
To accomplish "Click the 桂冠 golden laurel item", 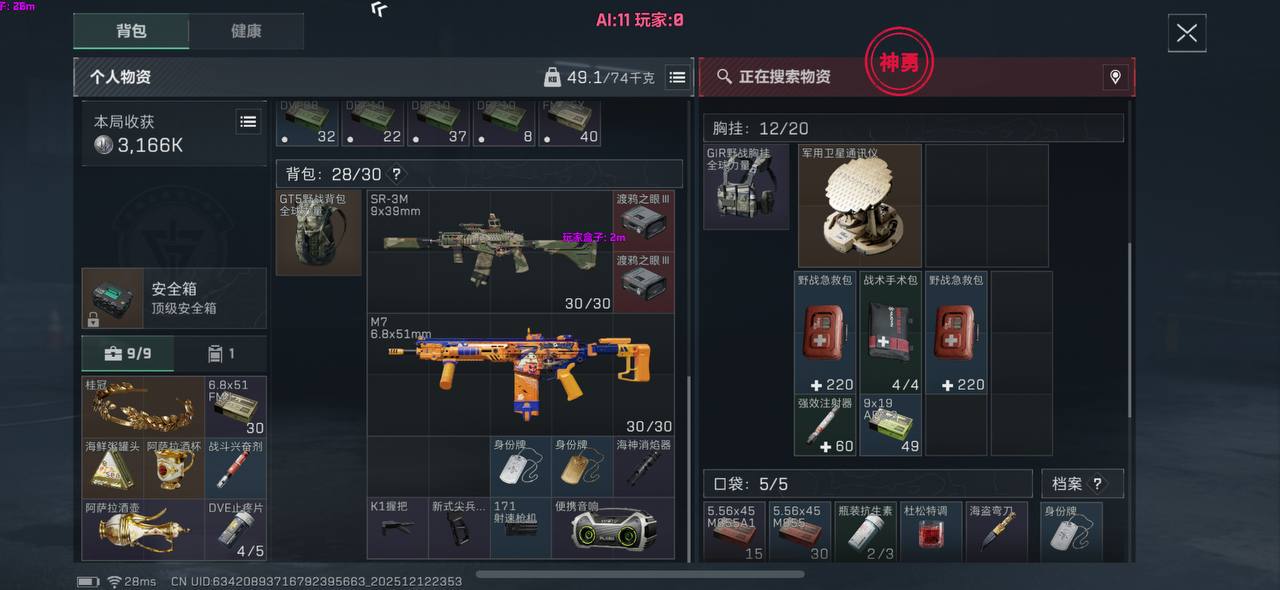I will click(143, 406).
